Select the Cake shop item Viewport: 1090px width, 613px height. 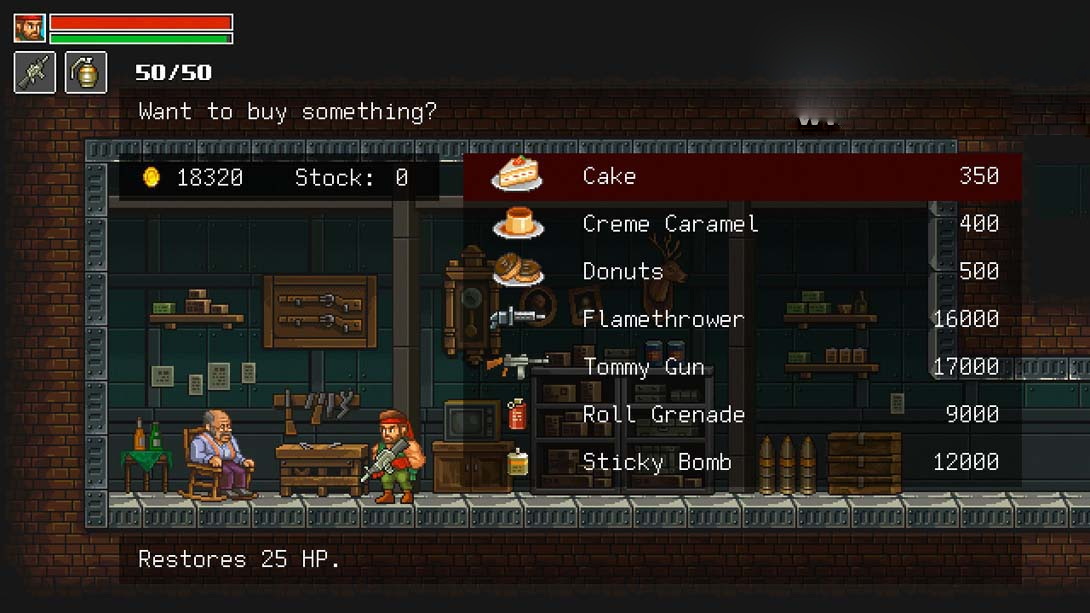pyautogui.click(x=741, y=176)
